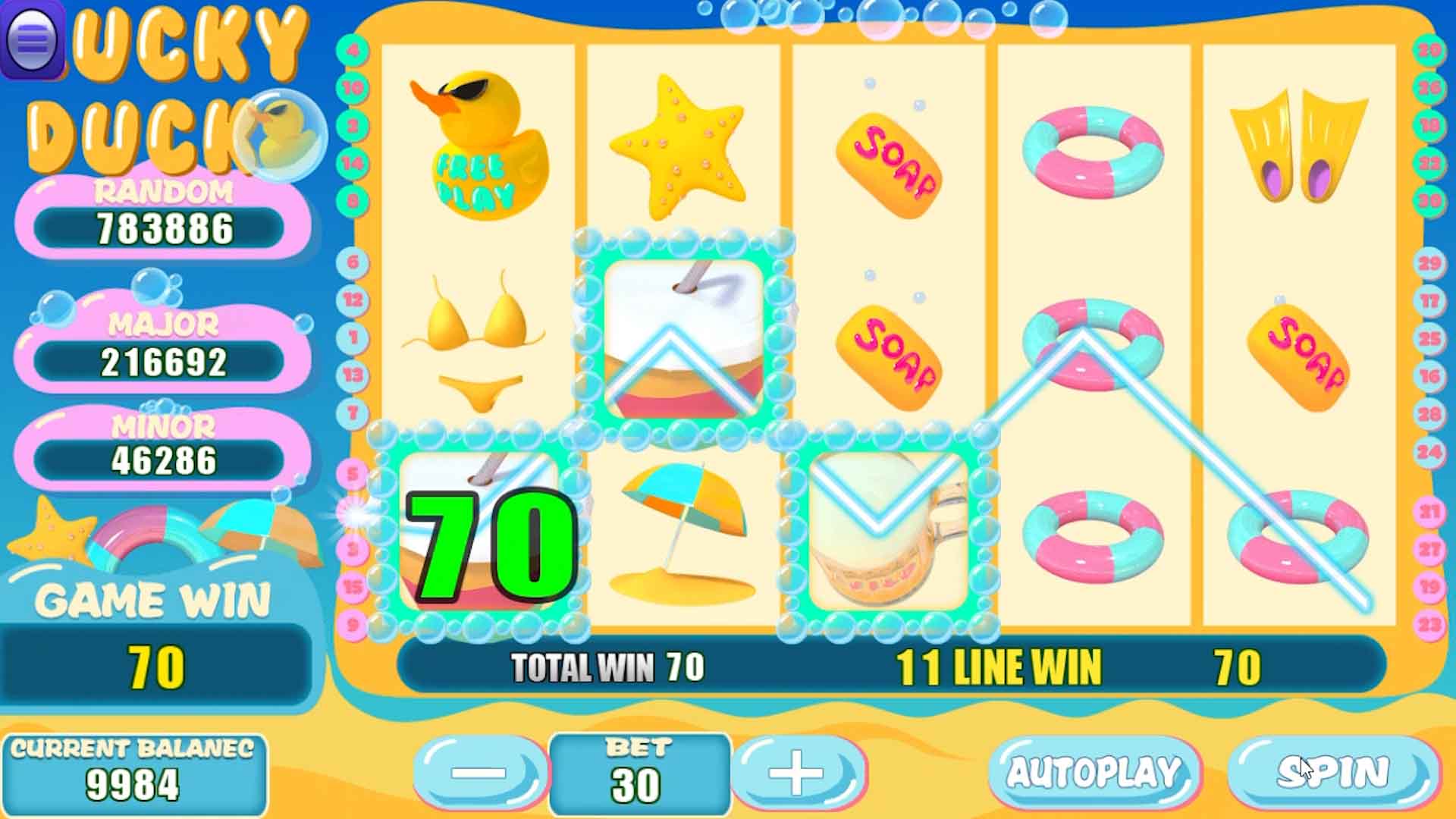Decrease the bet with the minus button
Viewport: 1456px width, 819px height.
[x=479, y=773]
